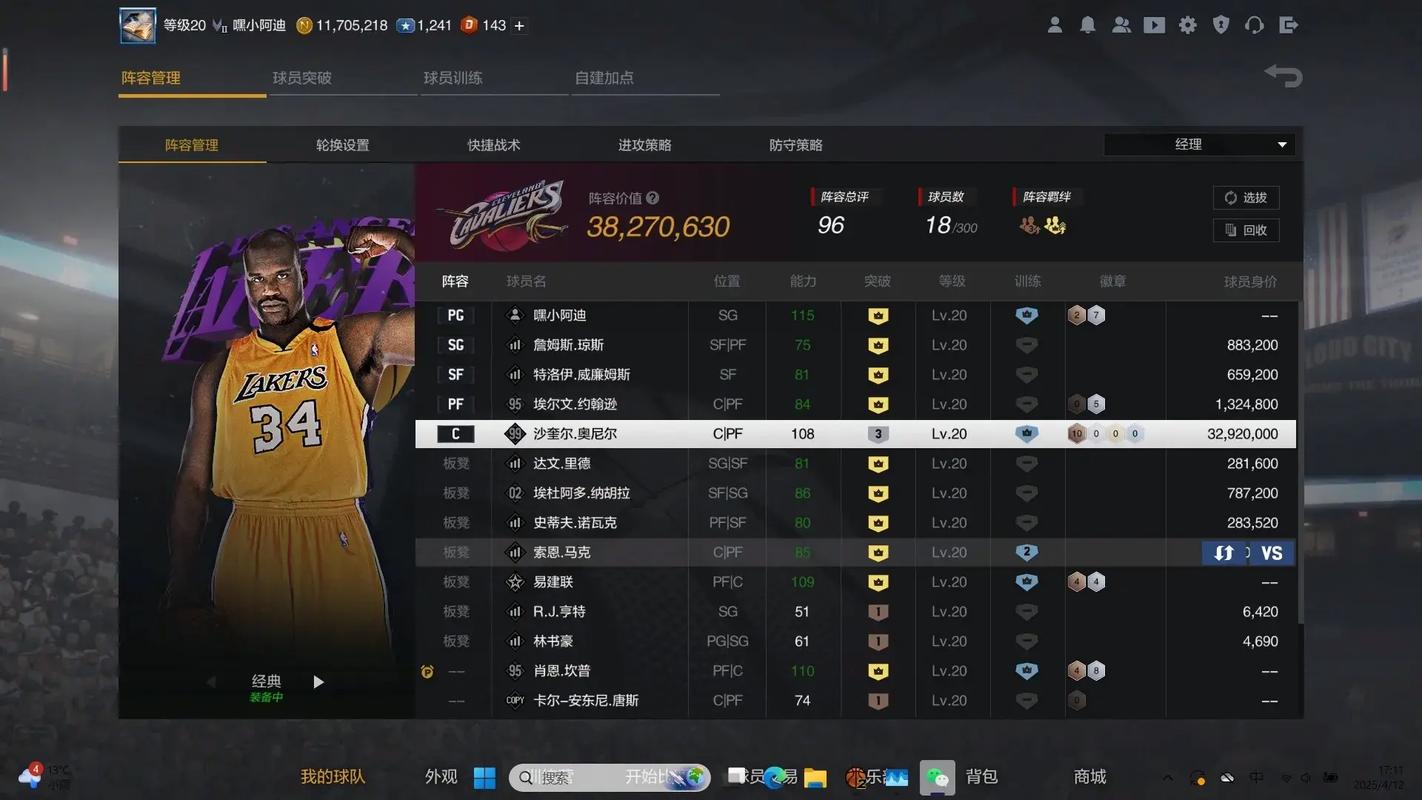Image resolution: width=1422 pixels, height=800 pixels.
Task: Open the 球员突破 tab
Action: [303, 77]
